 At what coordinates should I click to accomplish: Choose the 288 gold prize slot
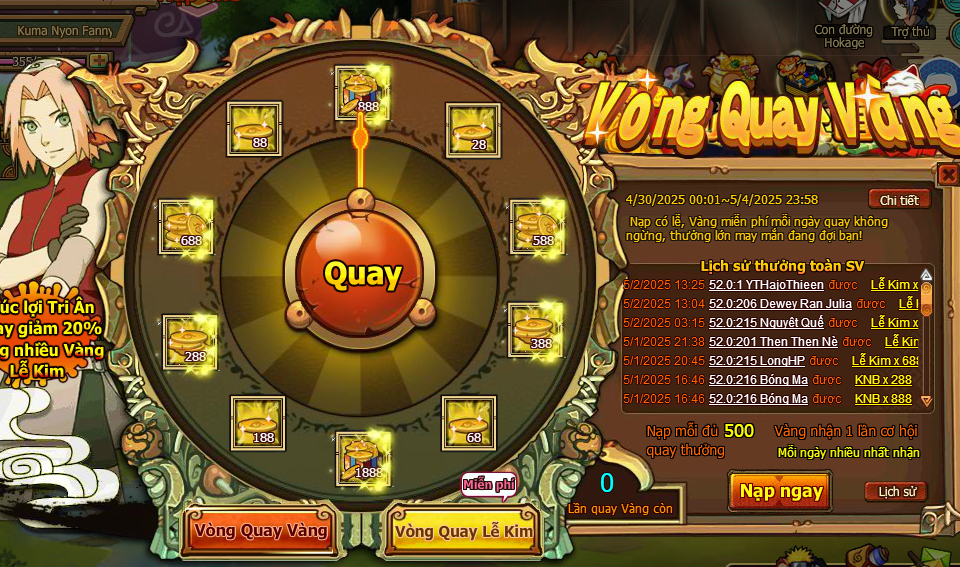click(x=190, y=341)
